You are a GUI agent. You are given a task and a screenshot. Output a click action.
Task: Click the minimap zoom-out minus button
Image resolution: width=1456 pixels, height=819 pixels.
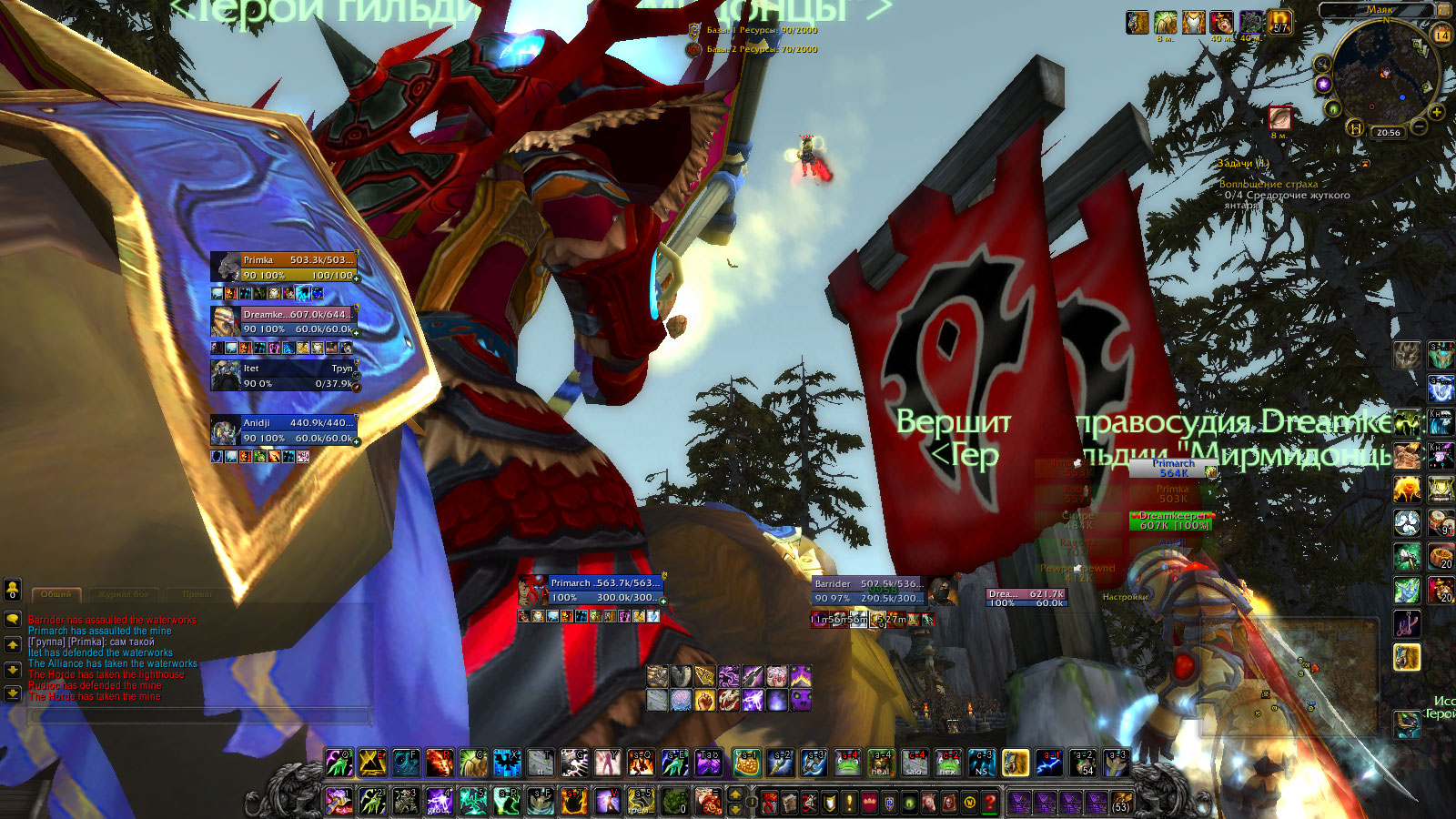tap(1418, 128)
